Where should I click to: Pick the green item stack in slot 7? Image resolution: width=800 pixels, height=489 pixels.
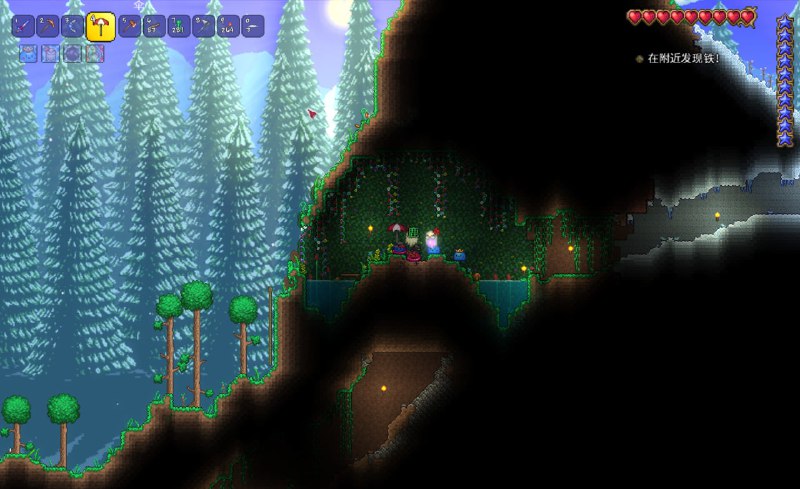tap(179, 26)
